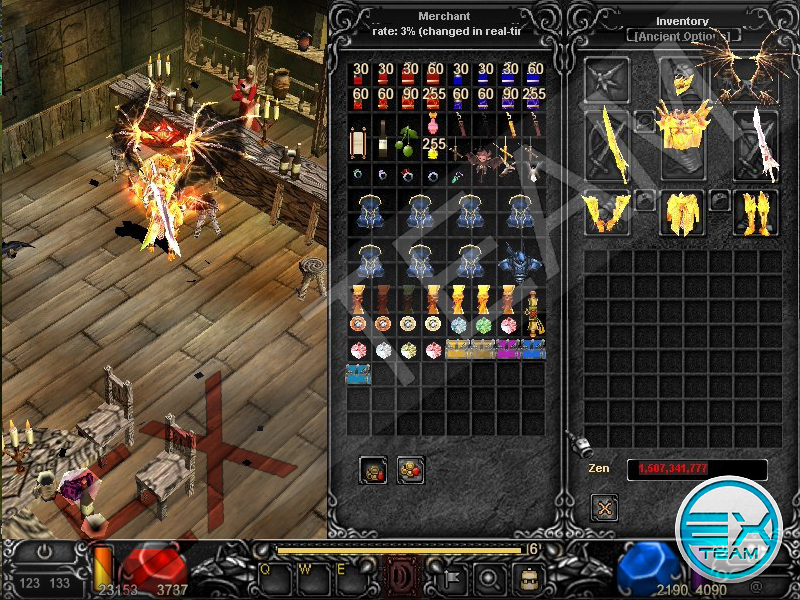Select the red imp pet item
The width and height of the screenshot is (800, 600).
point(484,160)
